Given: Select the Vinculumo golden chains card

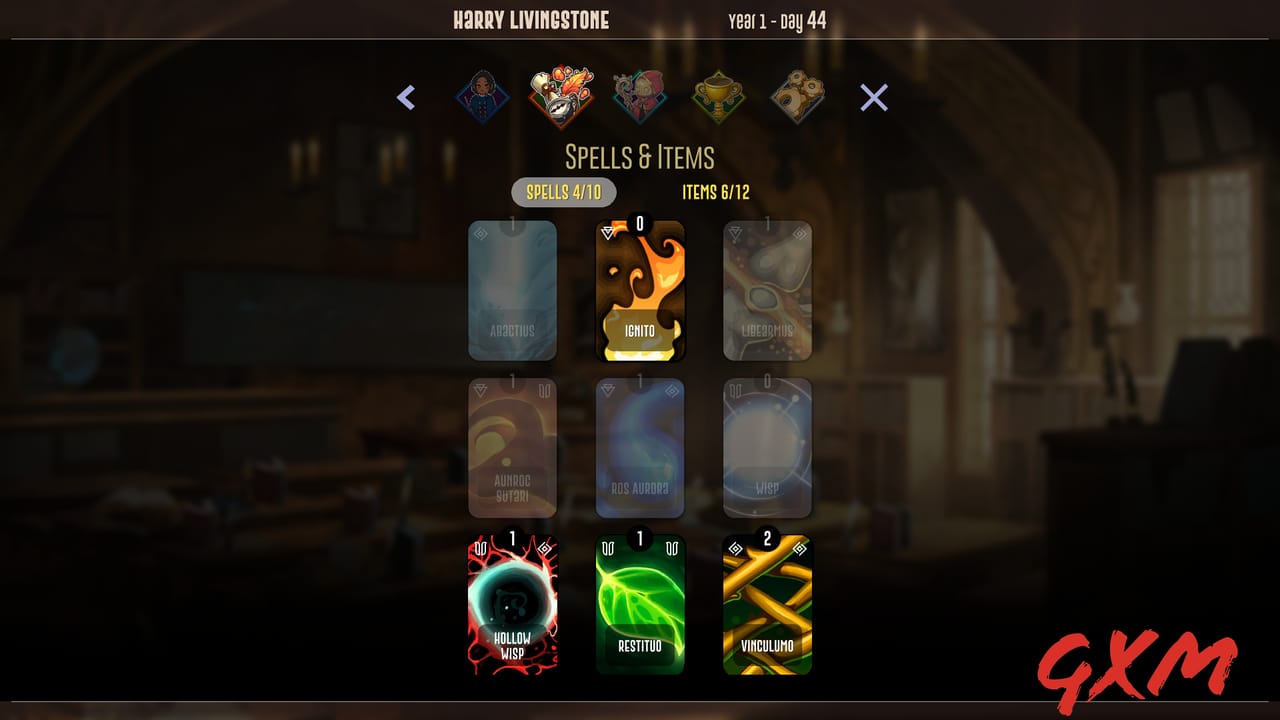Looking at the screenshot, I should 767,605.
